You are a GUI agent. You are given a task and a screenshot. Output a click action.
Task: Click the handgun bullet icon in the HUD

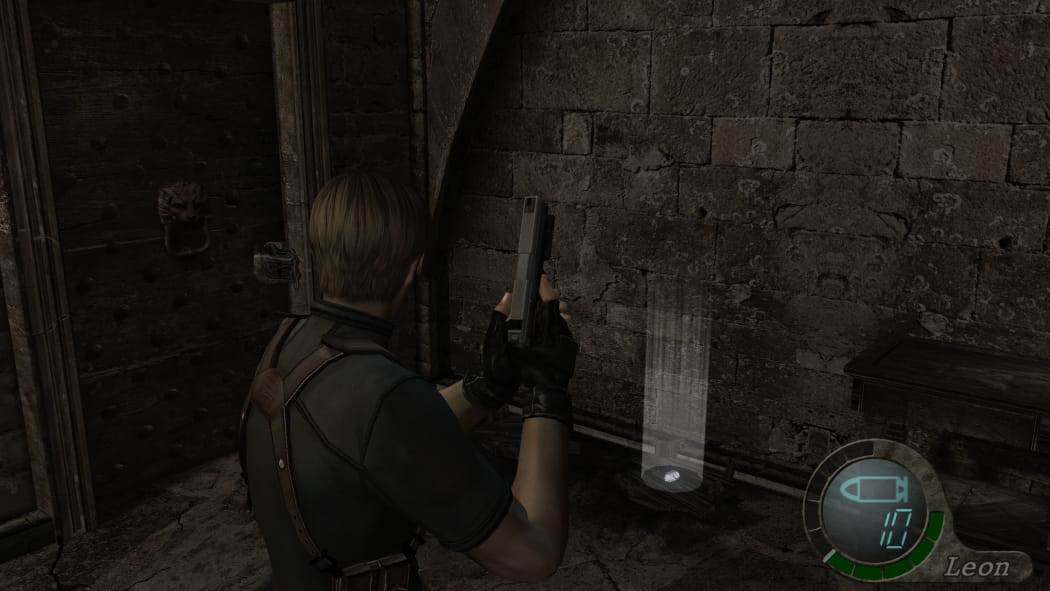click(x=871, y=492)
